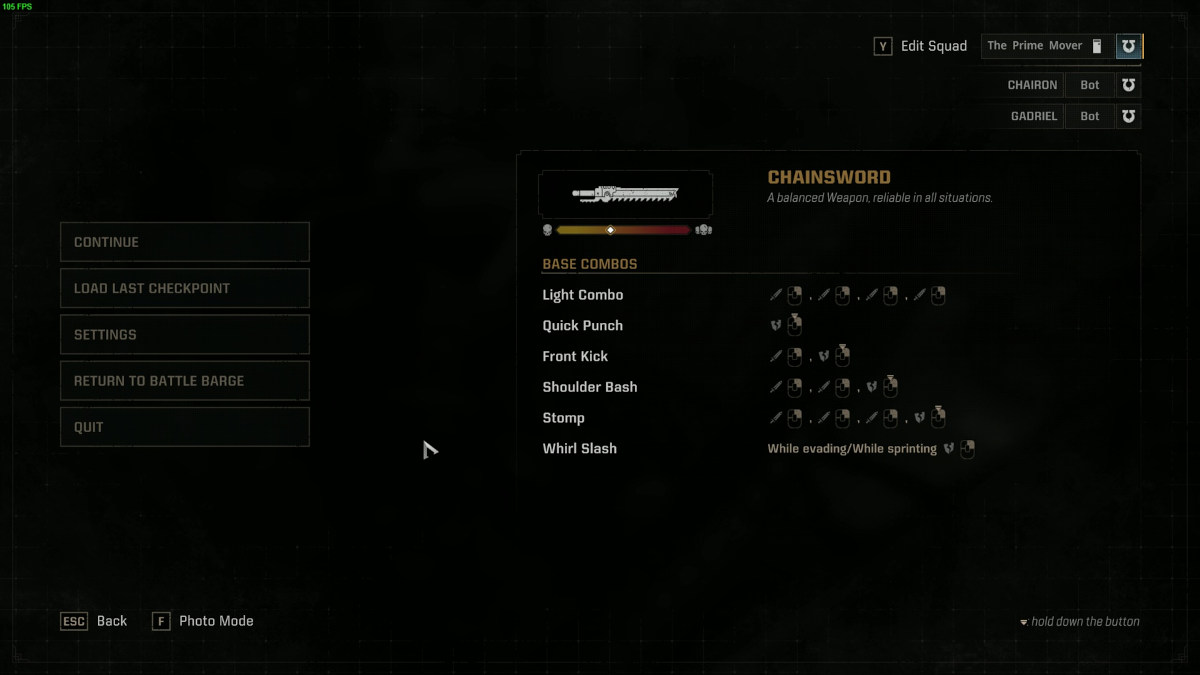
Task: Click Return to Battle Barge
Action: click(185, 381)
